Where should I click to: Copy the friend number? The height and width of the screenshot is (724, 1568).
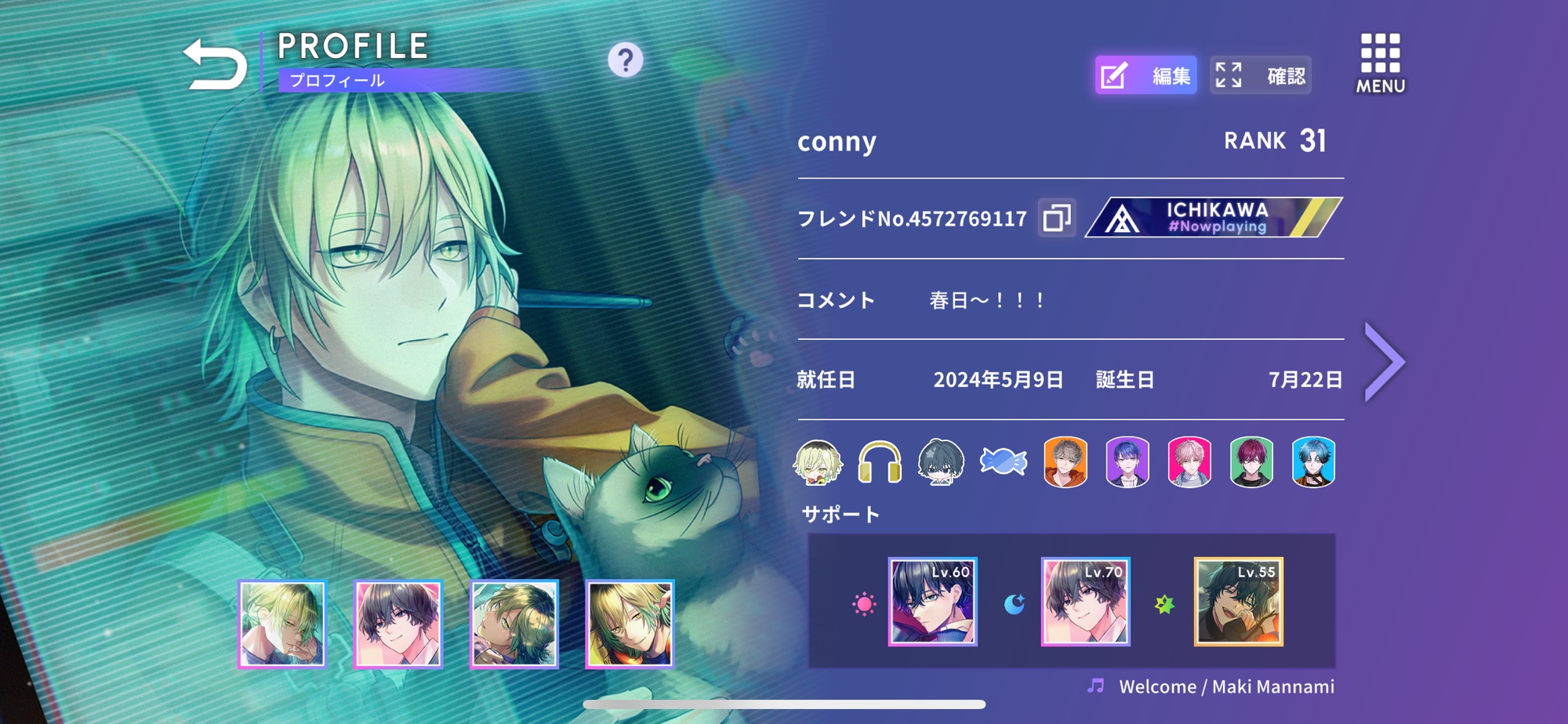(x=1056, y=217)
